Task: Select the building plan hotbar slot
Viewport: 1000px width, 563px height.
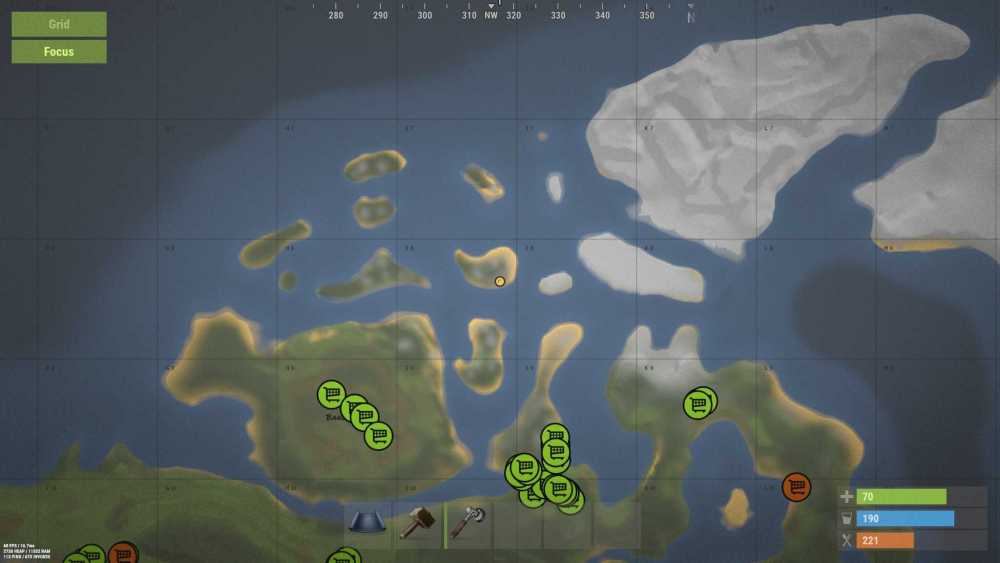Action: click(369, 523)
